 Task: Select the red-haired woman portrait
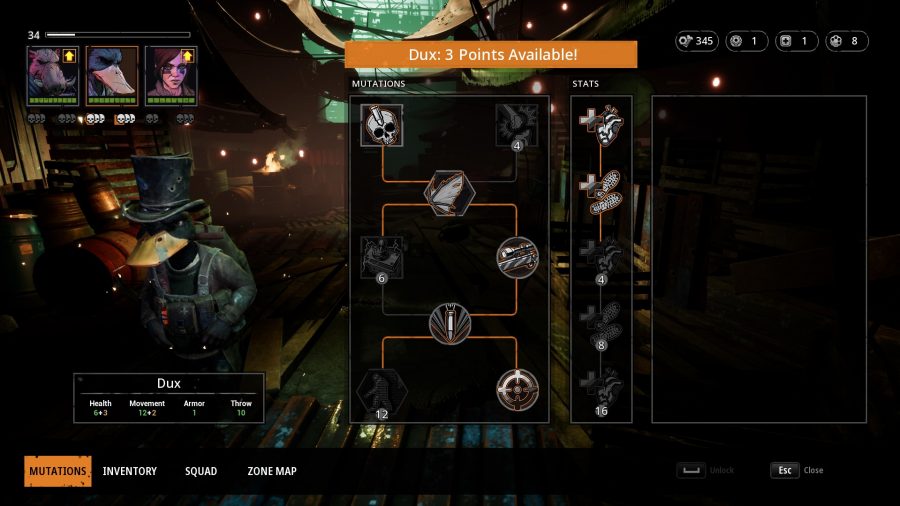170,73
